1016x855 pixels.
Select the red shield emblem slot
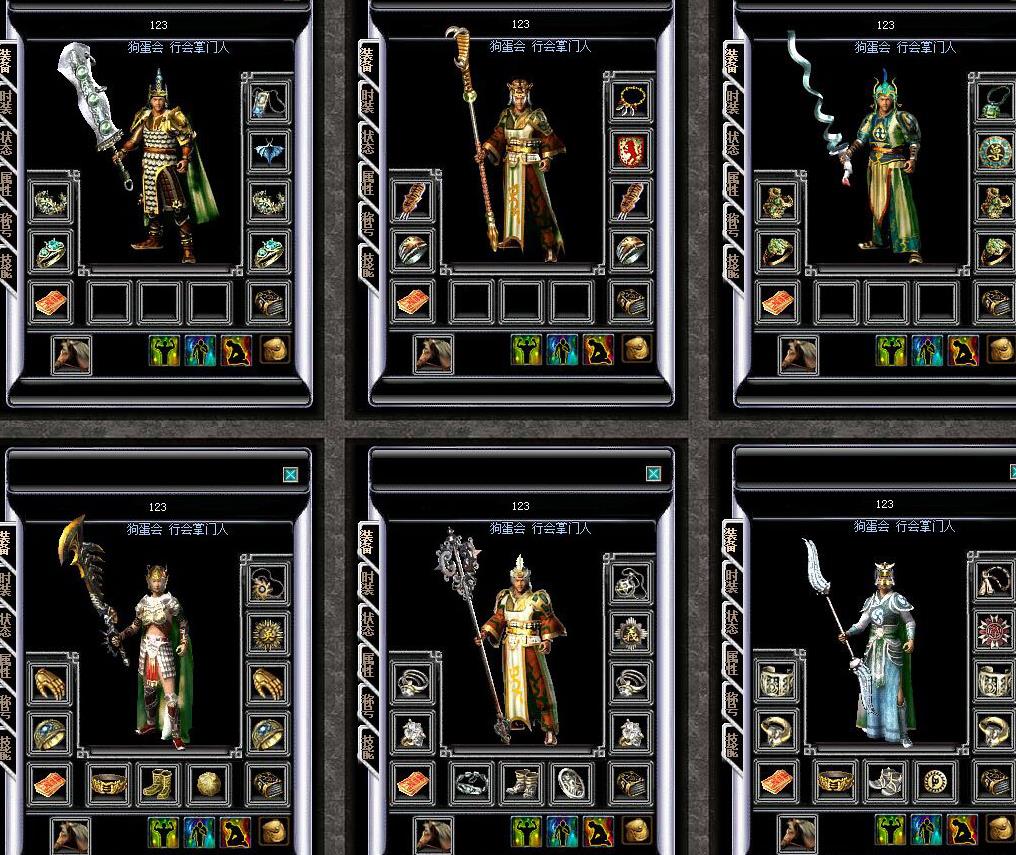click(631, 151)
